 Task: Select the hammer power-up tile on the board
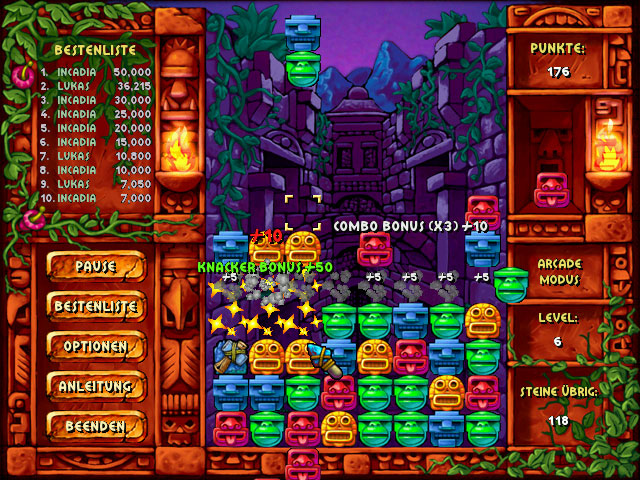pyautogui.click(x=231, y=356)
